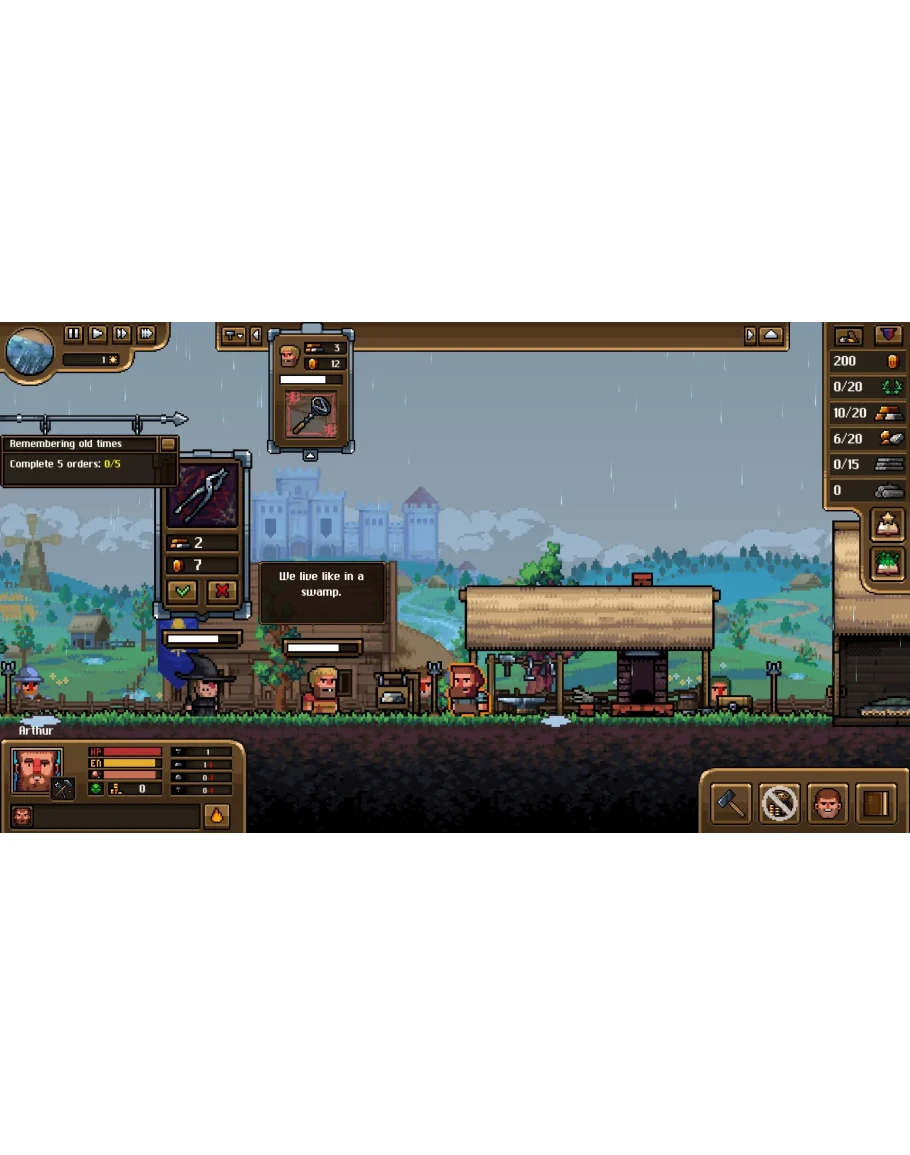
Task: Open the hammer build menu
Action: pyautogui.click(x=731, y=802)
